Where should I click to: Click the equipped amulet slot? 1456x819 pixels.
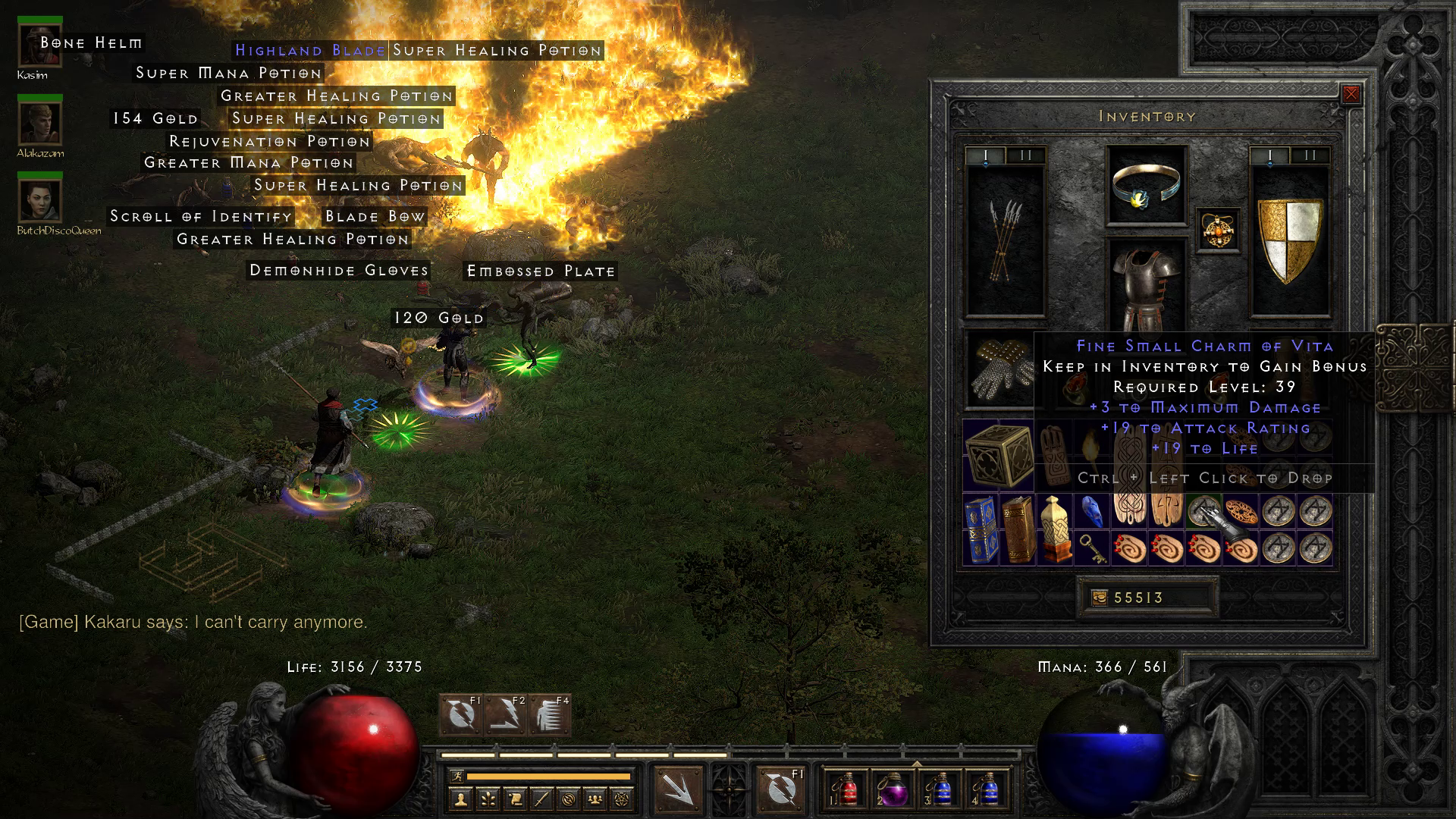[1219, 230]
